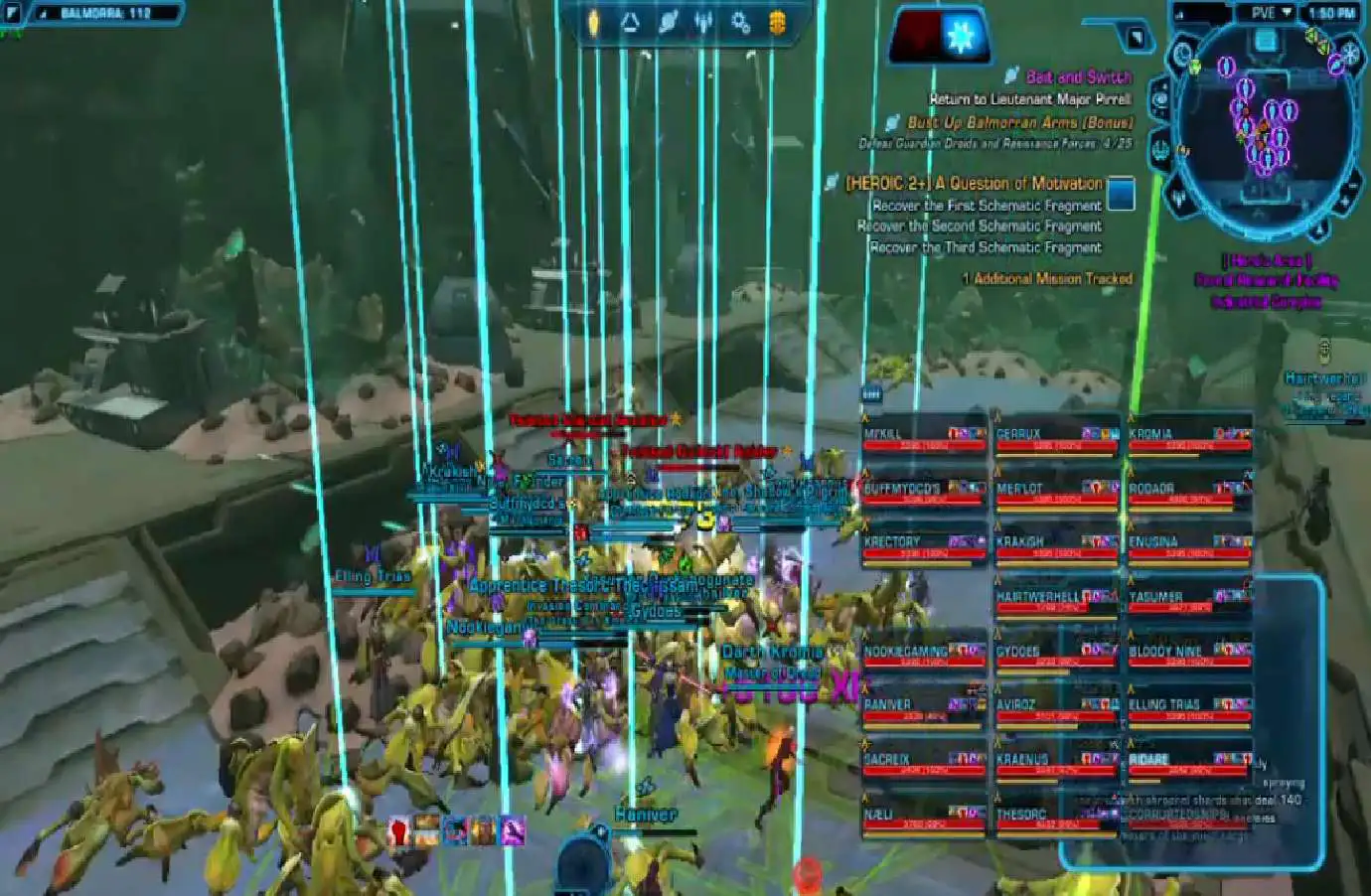Select the Bait and Switch mission
This screenshot has width=1371, height=896.
pyautogui.click(x=1078, y=76)
